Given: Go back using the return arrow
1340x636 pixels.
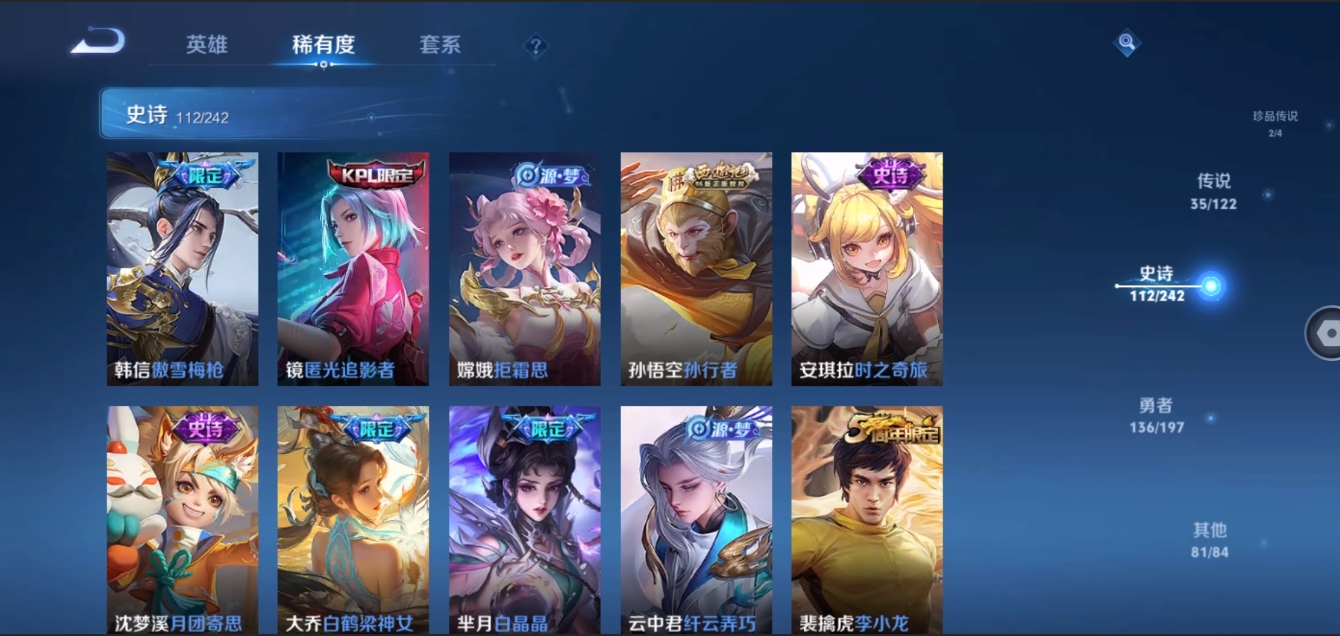Looking at the screenshot, I should click(98, 42).
